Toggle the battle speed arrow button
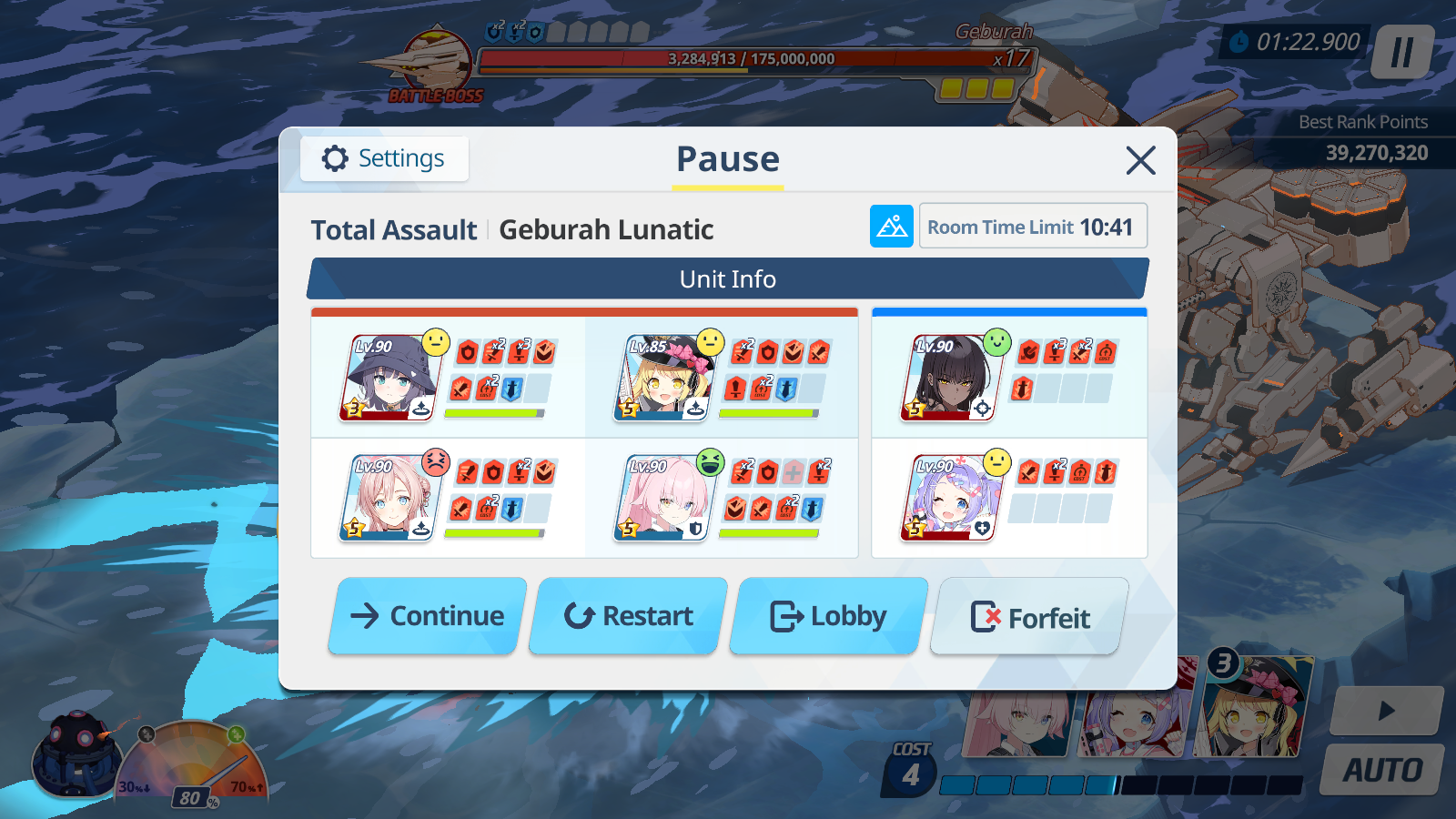1456x819 pixels. (1386, 711)
